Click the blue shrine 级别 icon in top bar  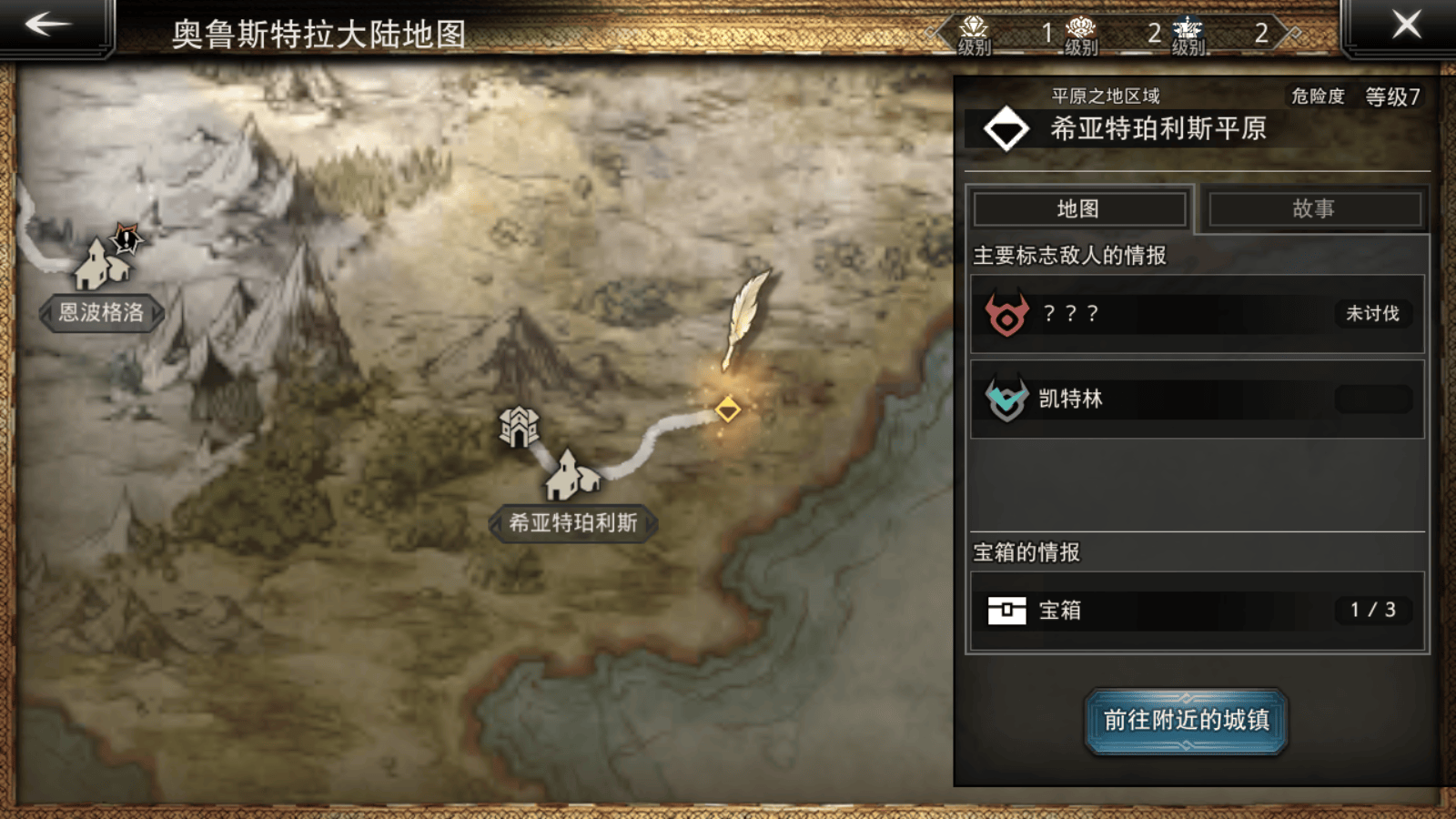click(1186, 27)
